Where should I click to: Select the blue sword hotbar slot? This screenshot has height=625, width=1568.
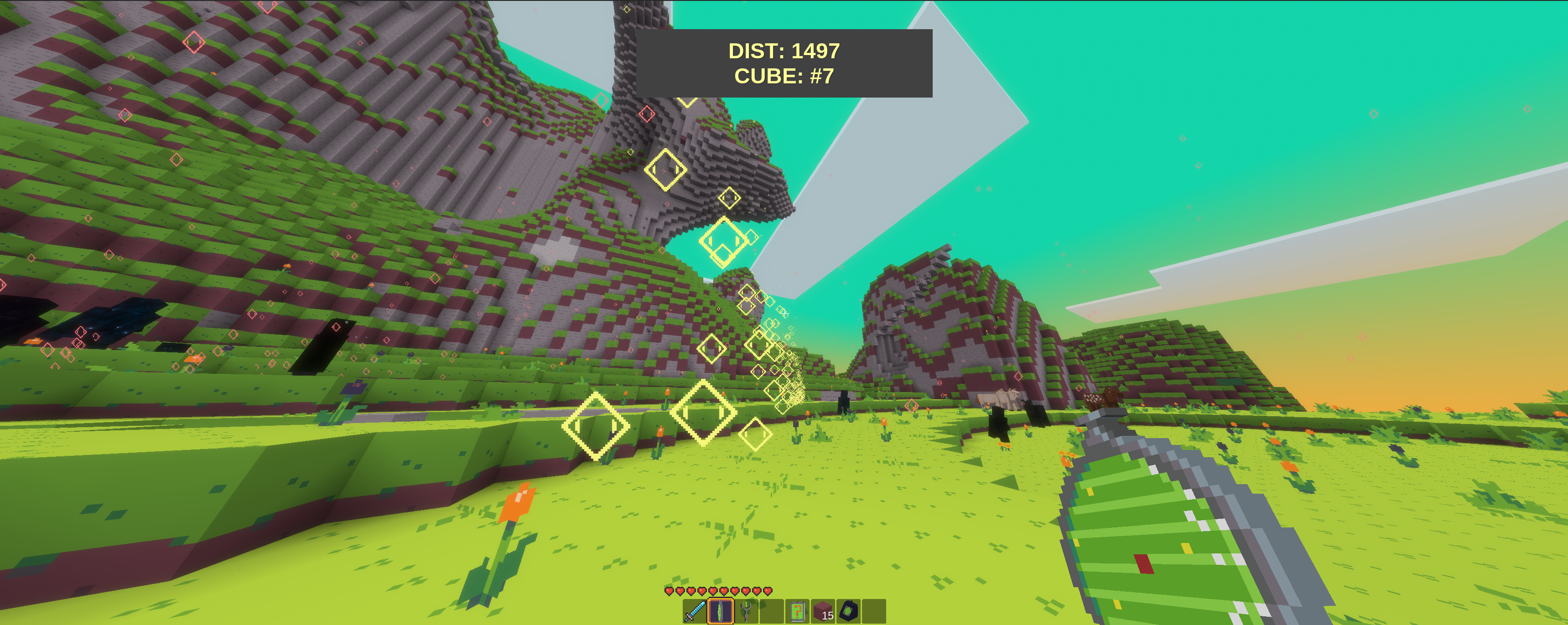(x=695, y=611)
